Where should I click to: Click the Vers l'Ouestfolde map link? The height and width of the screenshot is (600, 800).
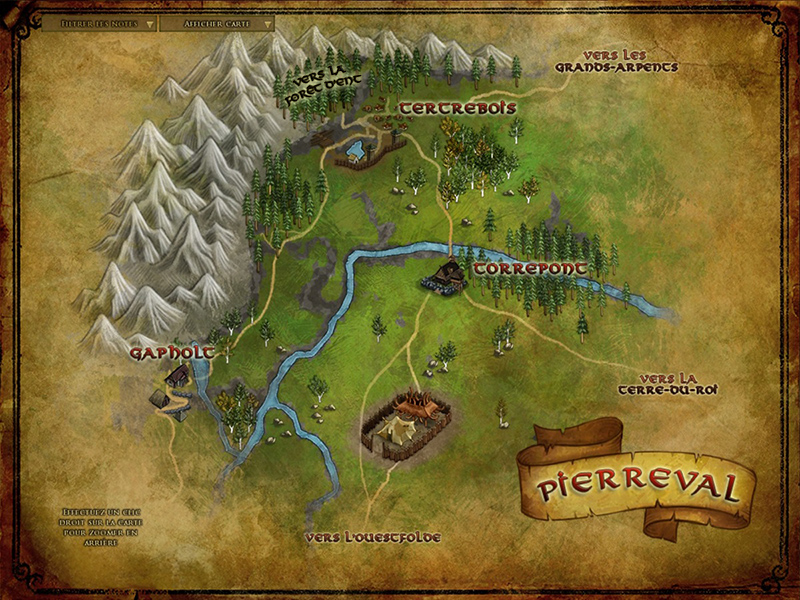(x=374, y=538)
